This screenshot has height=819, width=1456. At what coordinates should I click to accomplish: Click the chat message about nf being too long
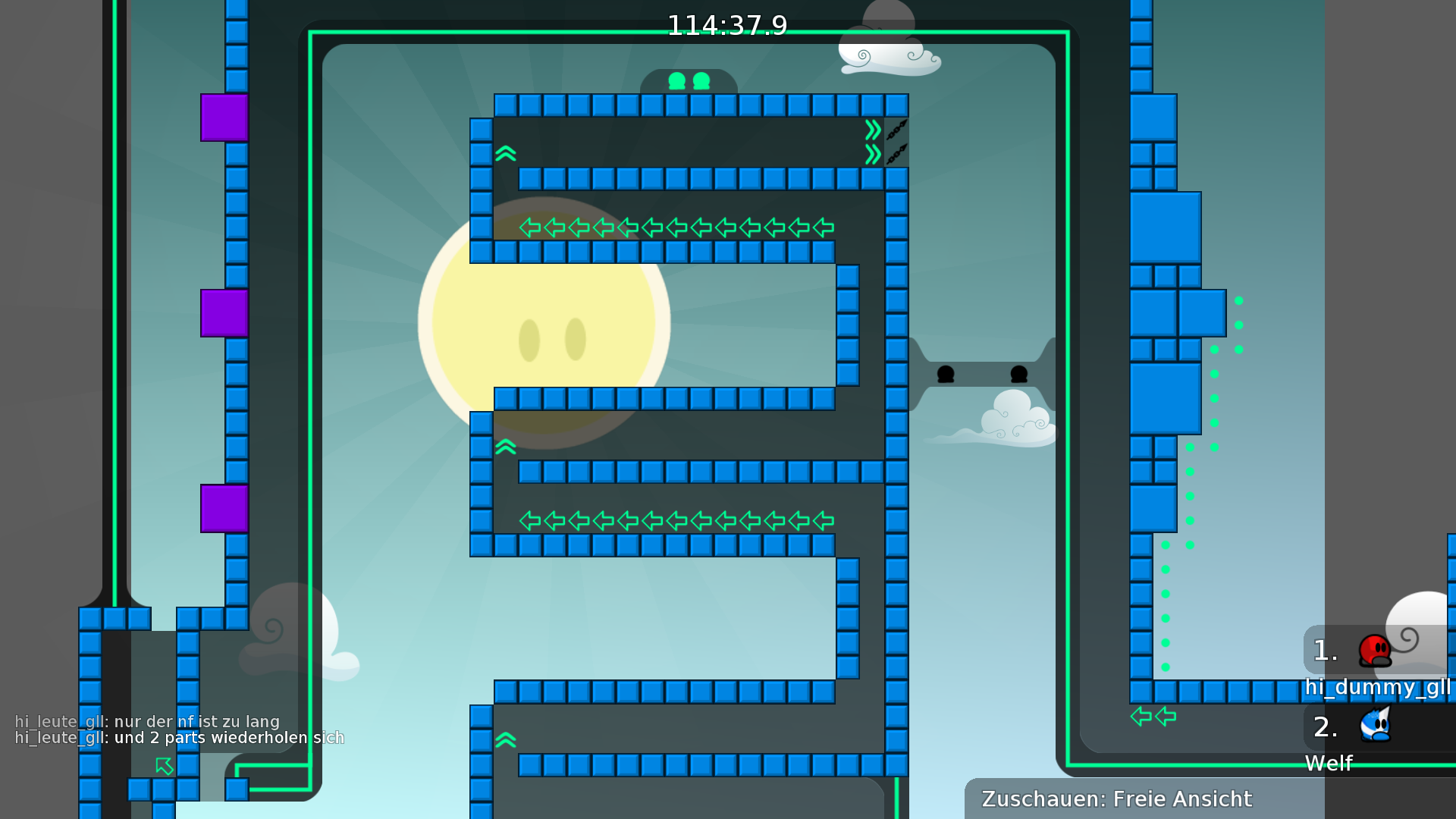(x=148, y=721)
